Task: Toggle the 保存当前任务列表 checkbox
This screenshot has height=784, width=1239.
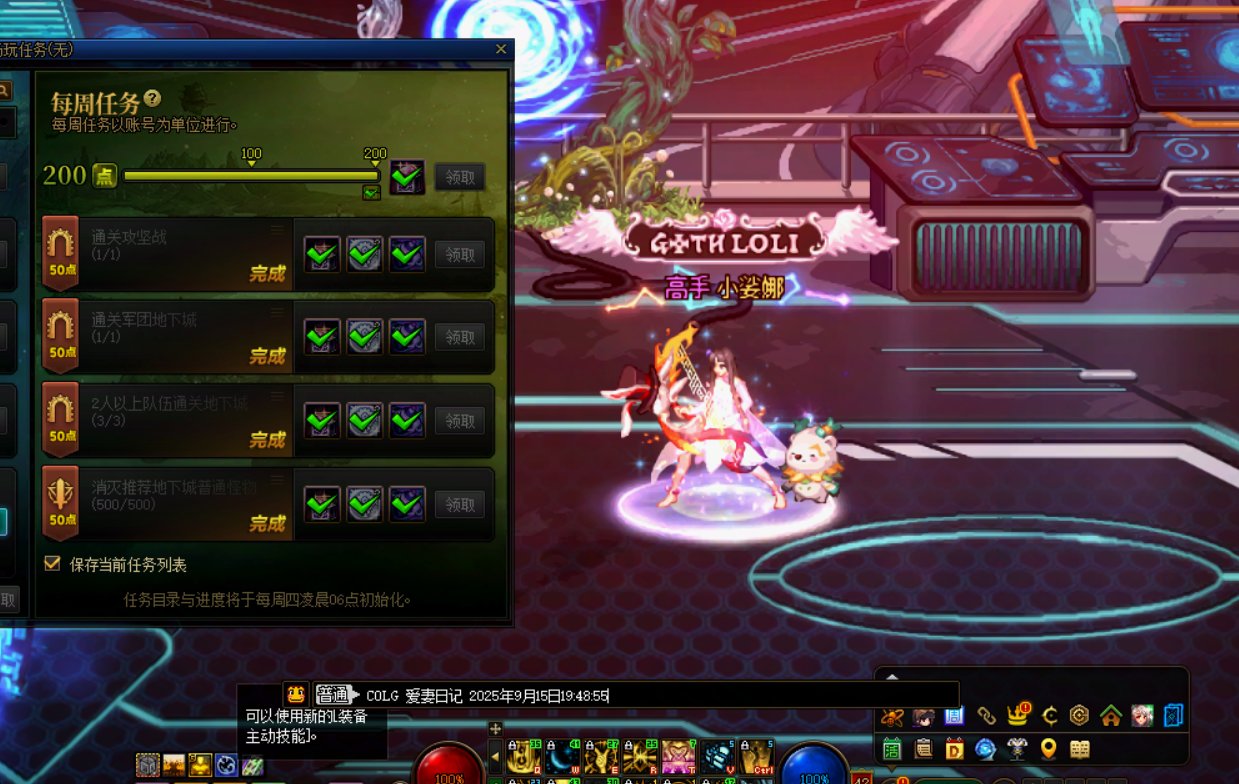Action: [53, 564]
